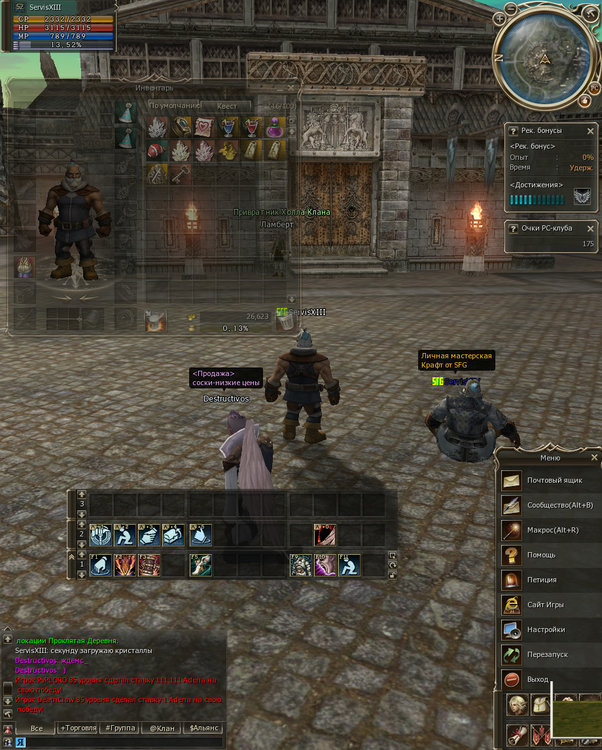Switch chat to the +Торговля tab
The image size is (602, 750).
pos(78,728)
